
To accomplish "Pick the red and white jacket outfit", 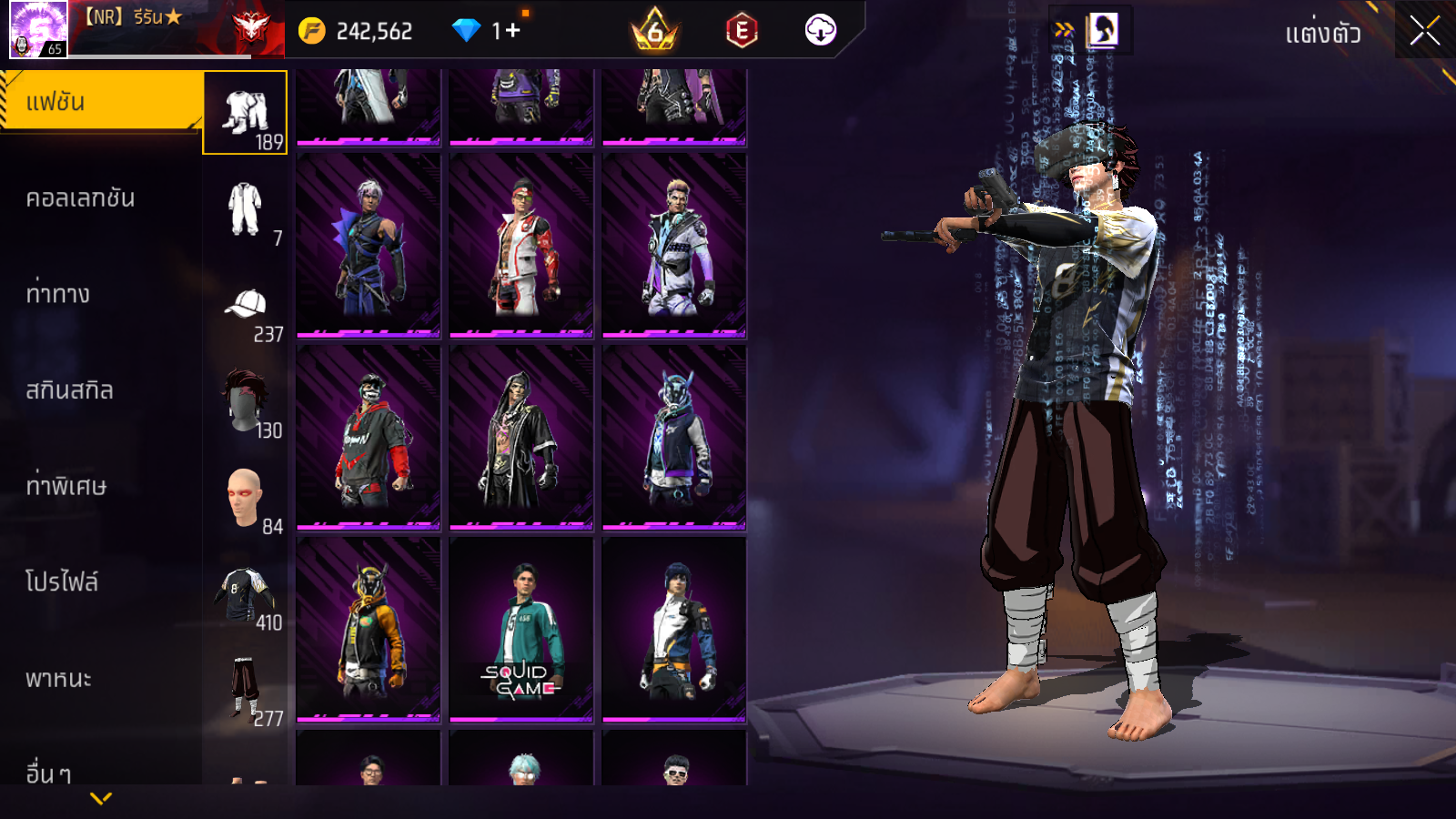I will 521,245.
